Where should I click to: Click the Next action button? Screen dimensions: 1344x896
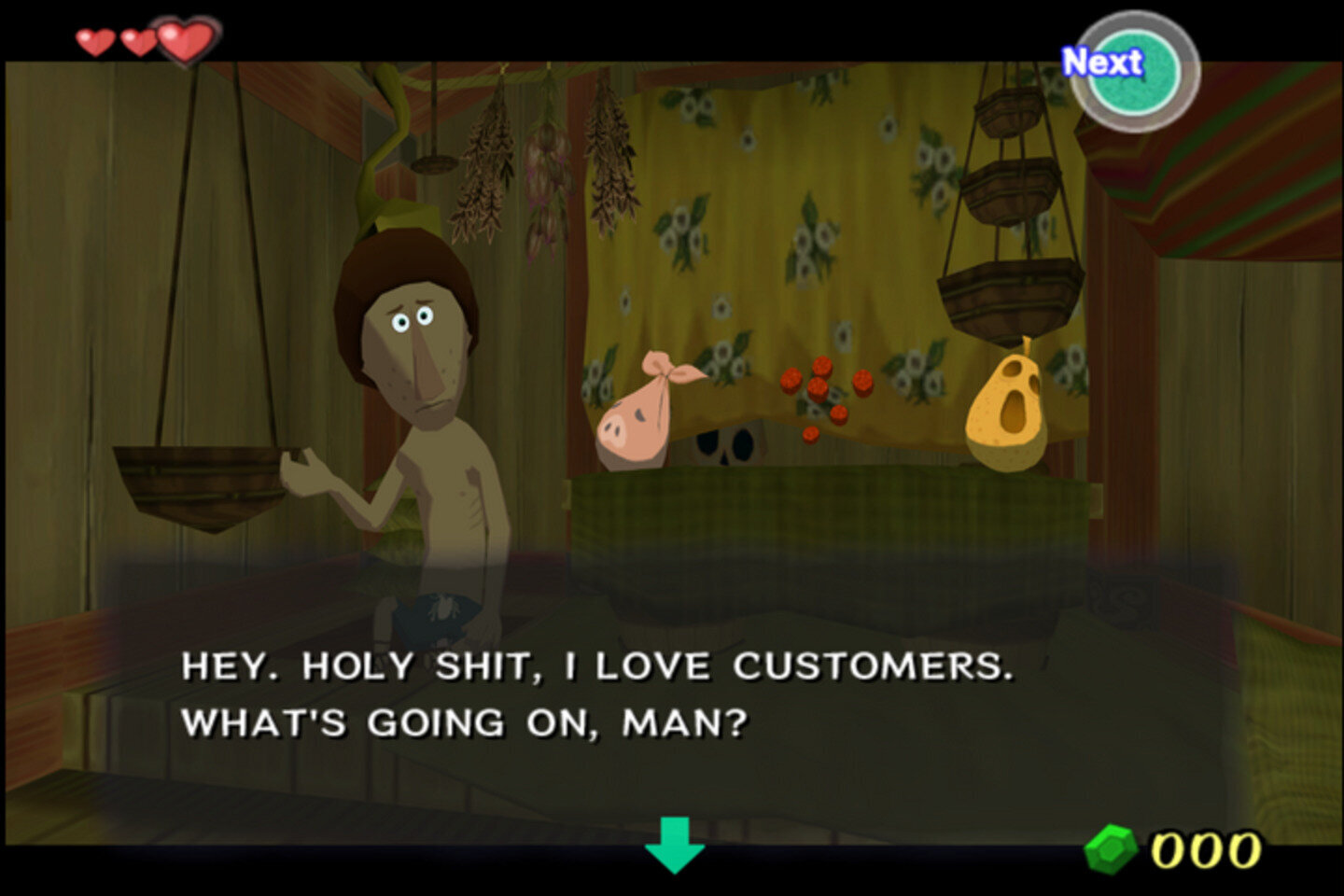[x=1133, y=71]
